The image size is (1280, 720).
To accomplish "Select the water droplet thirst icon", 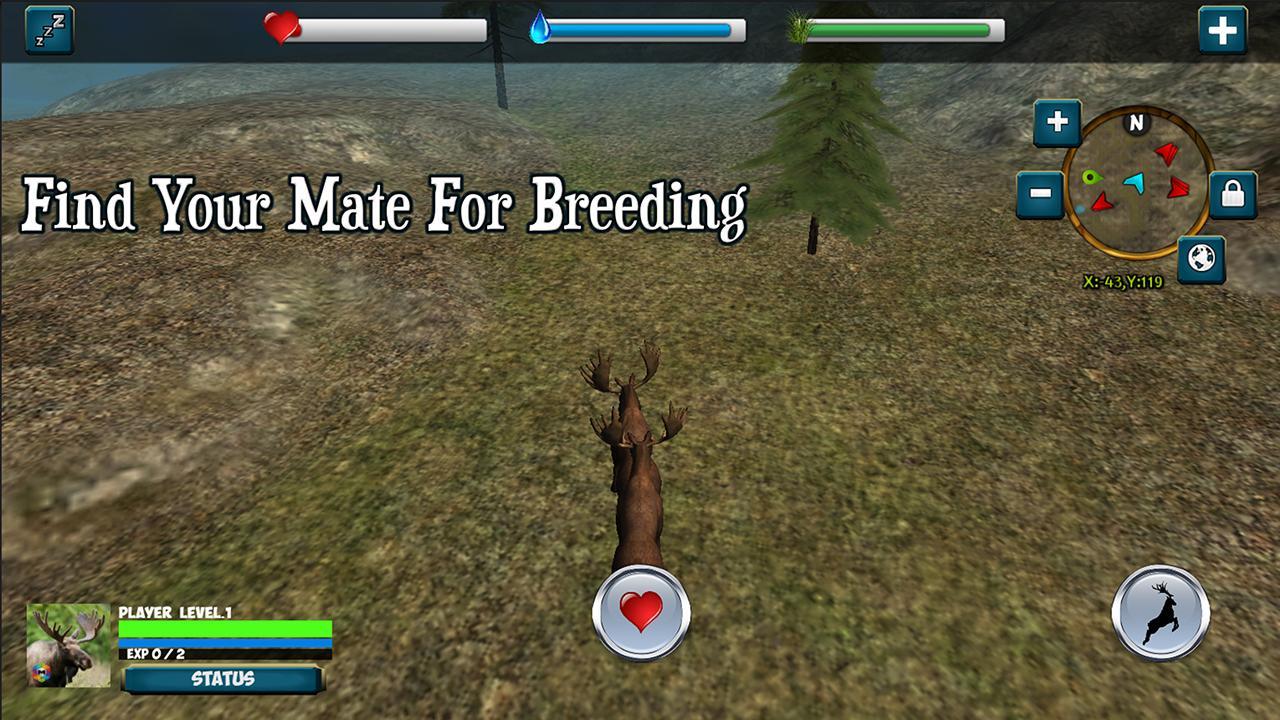I will pyautogui.click(x=539, y=27).
